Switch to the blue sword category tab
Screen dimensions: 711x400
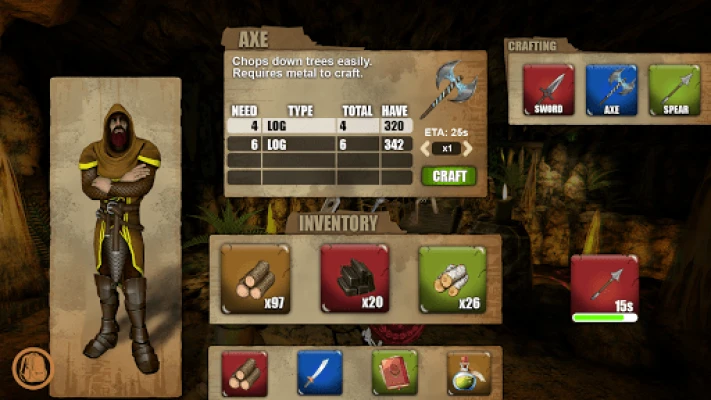[319, 372]
